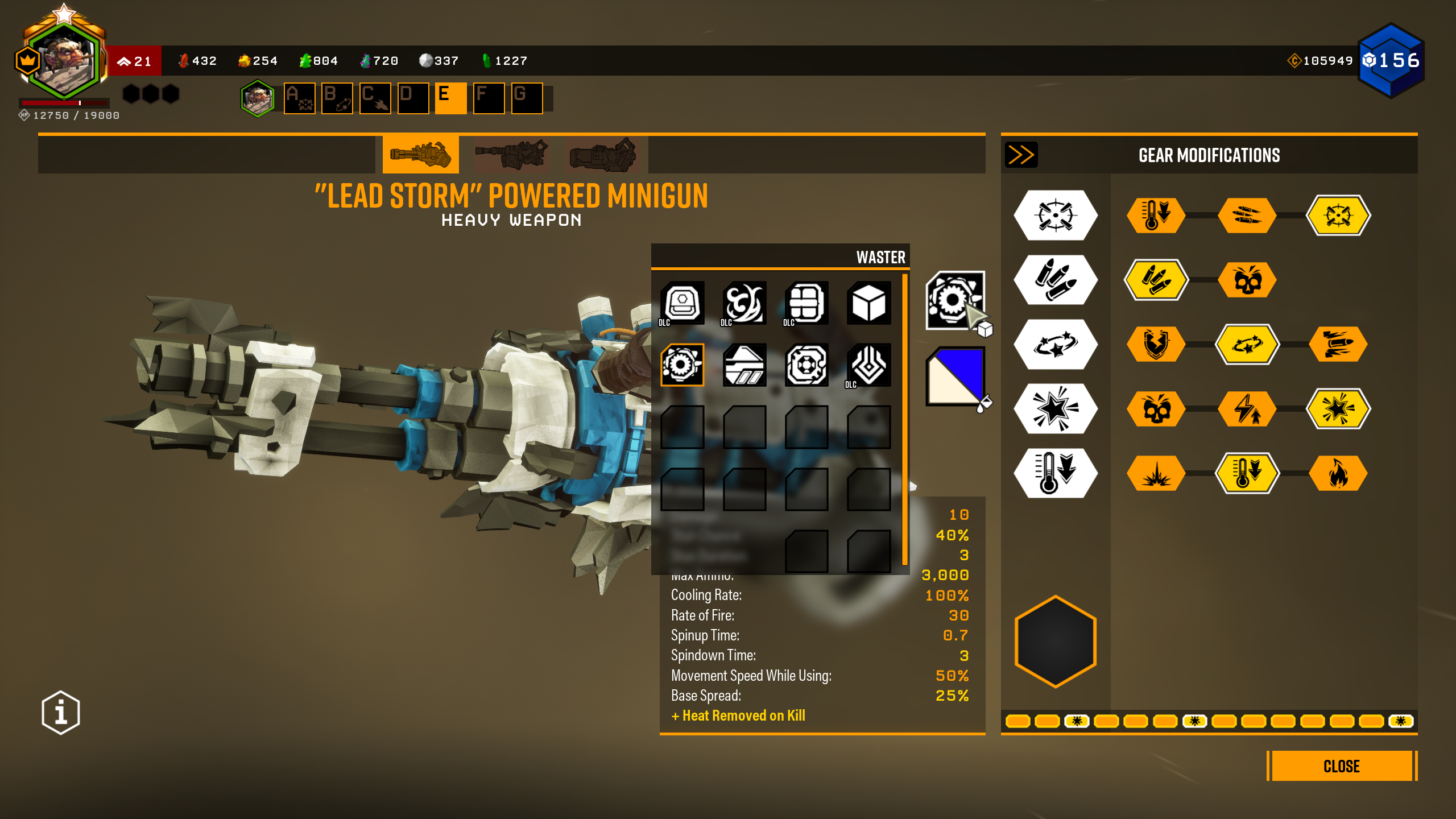The image size is (1456, 819).
Task: Select loadout slot E
Action: [x=450, y=98]
